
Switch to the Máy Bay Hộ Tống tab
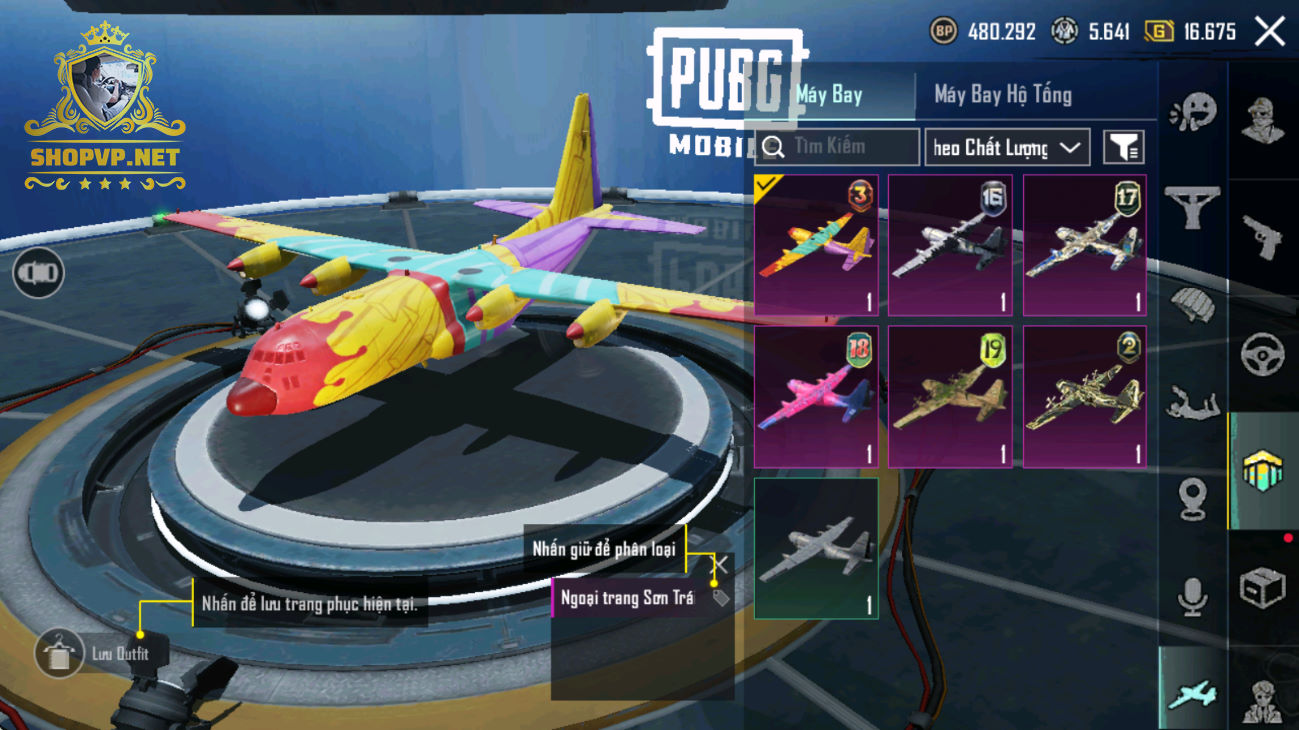[x=1002, y=95]
